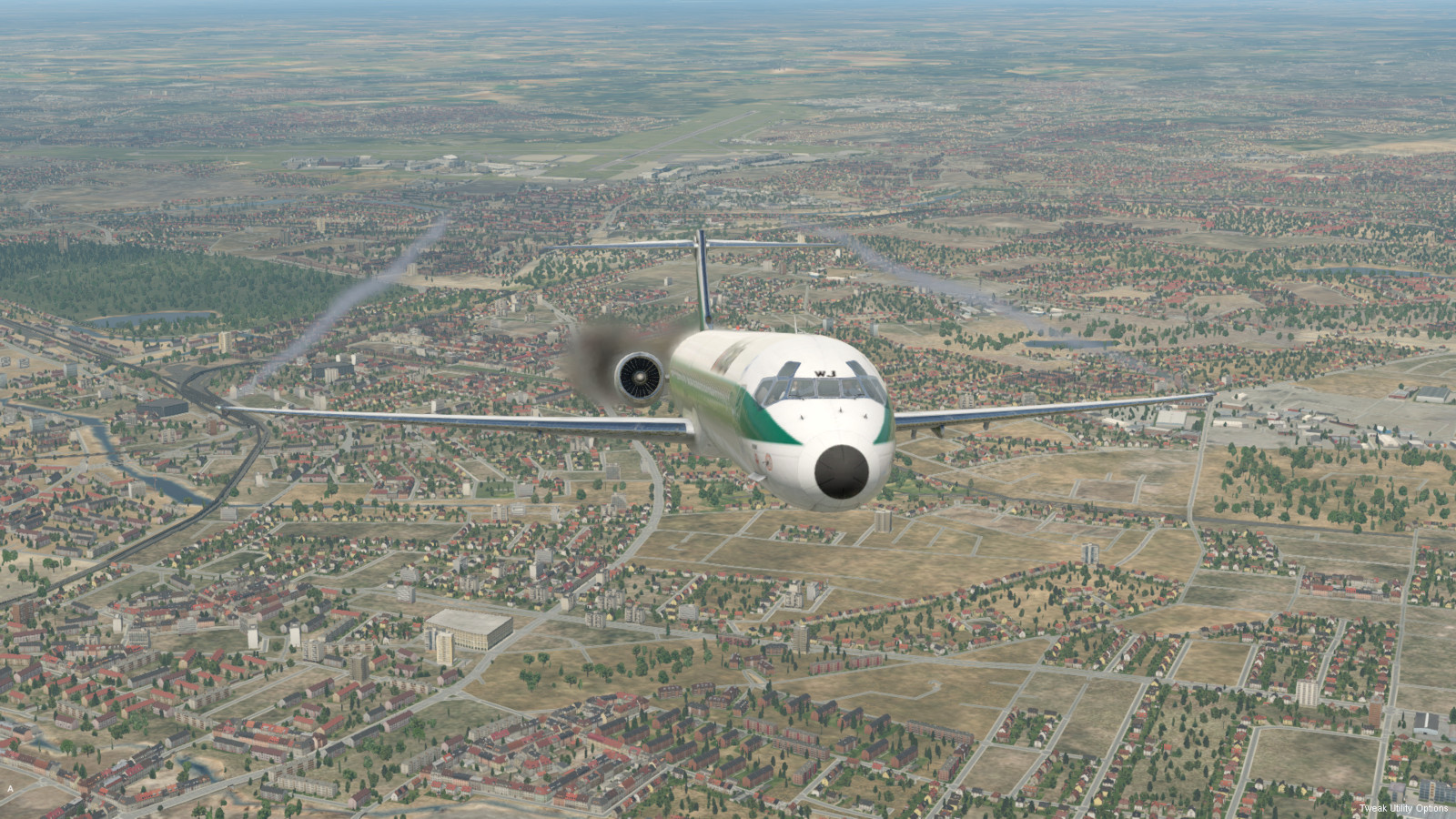Screen dimensions: 1456x819
Task: Open the Tweak Utility Options label
Action: 1403,808
